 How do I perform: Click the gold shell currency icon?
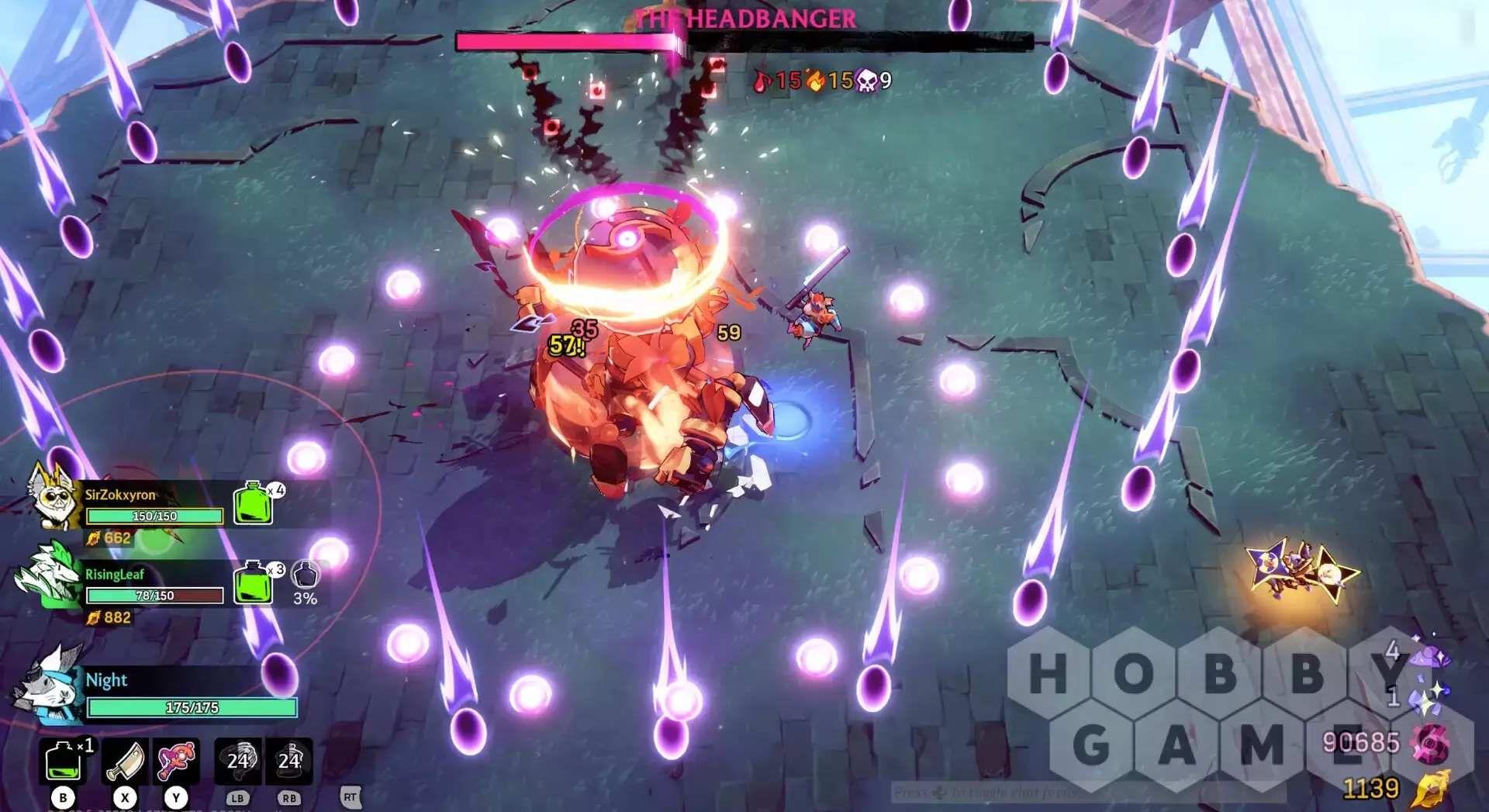click(1431, 790)
